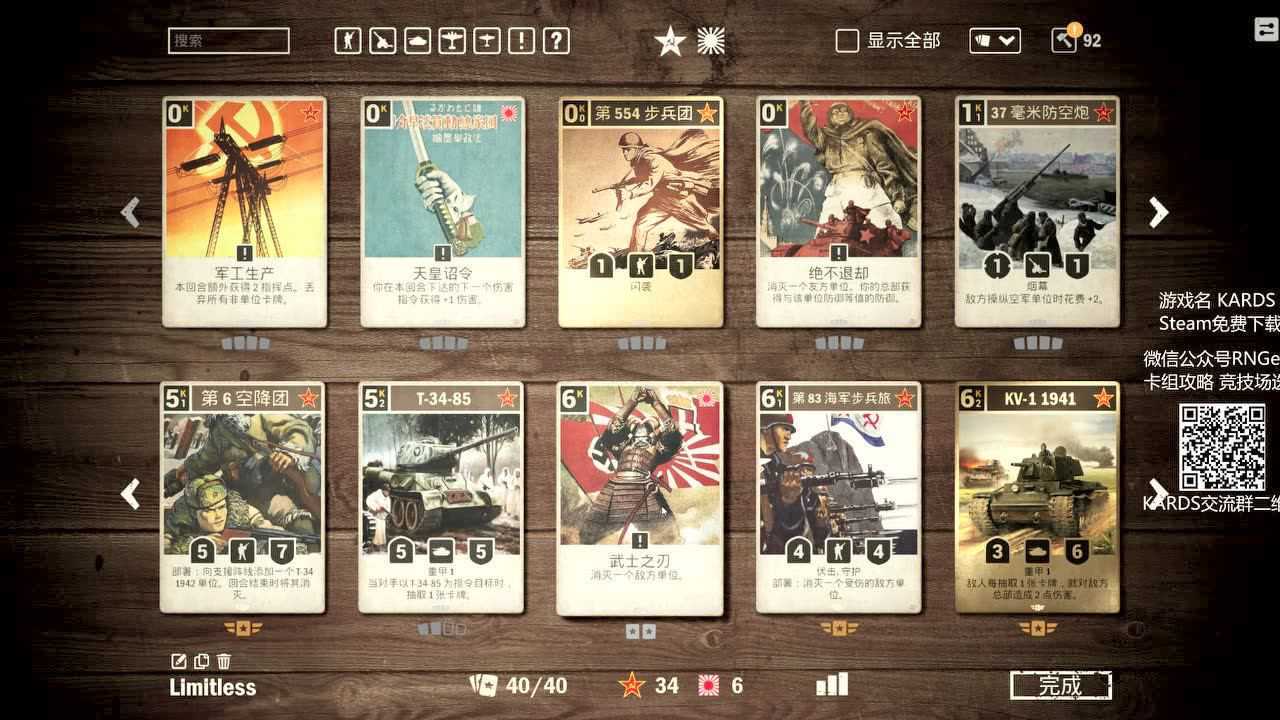Click the search input field
This screenshot has width=1280, height=720.
click(228, 41)
